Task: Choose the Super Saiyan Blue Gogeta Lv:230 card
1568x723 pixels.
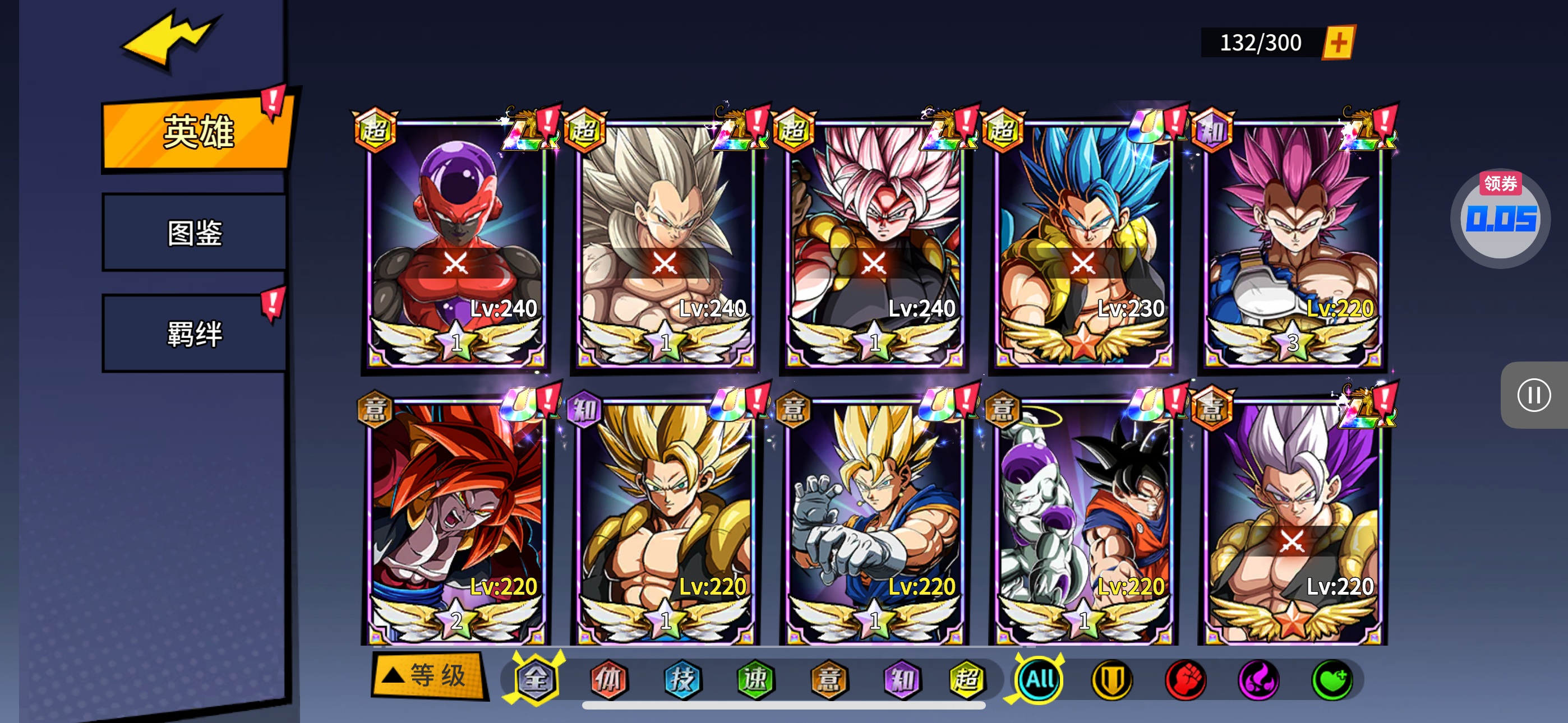Action: point(1083,243)
